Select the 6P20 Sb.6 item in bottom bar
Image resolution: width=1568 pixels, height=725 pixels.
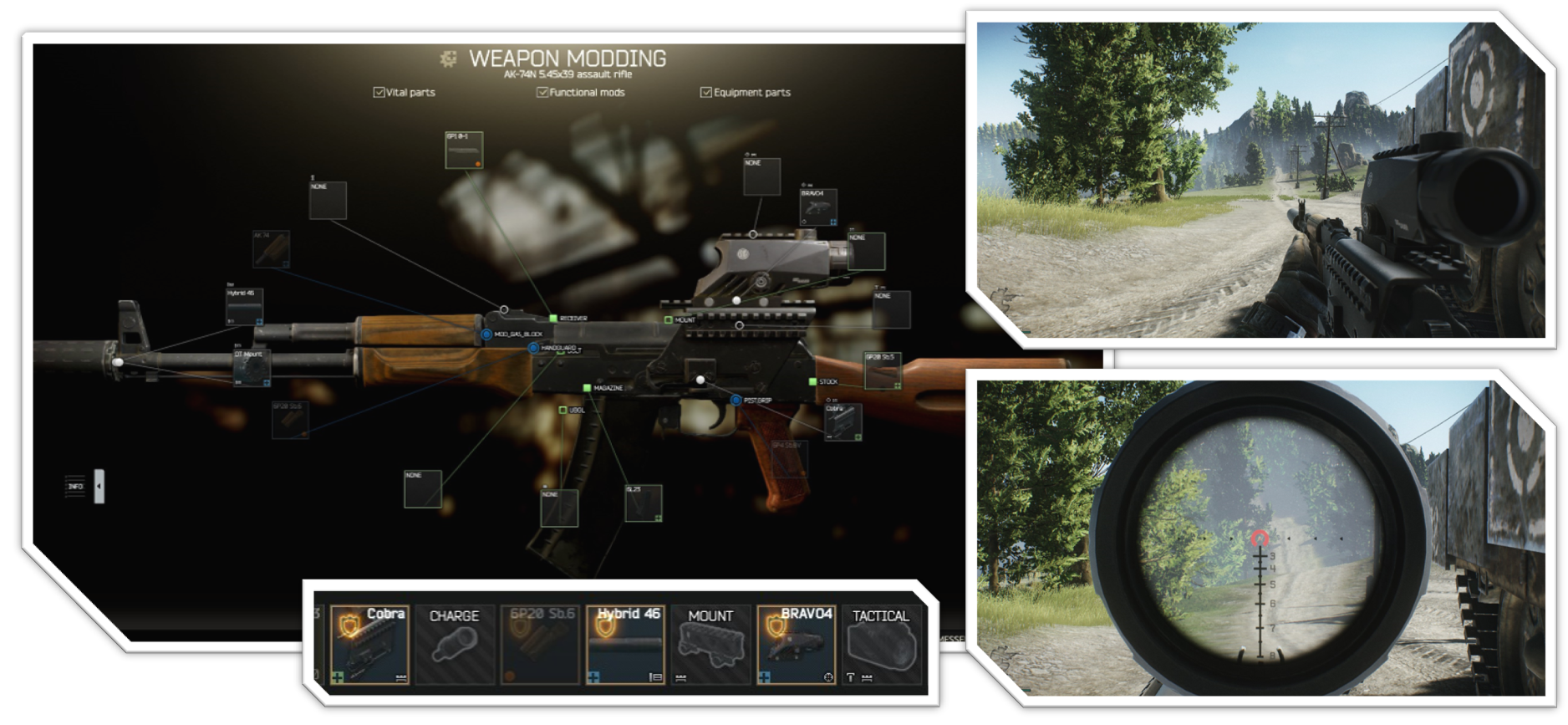pos(542,645)
